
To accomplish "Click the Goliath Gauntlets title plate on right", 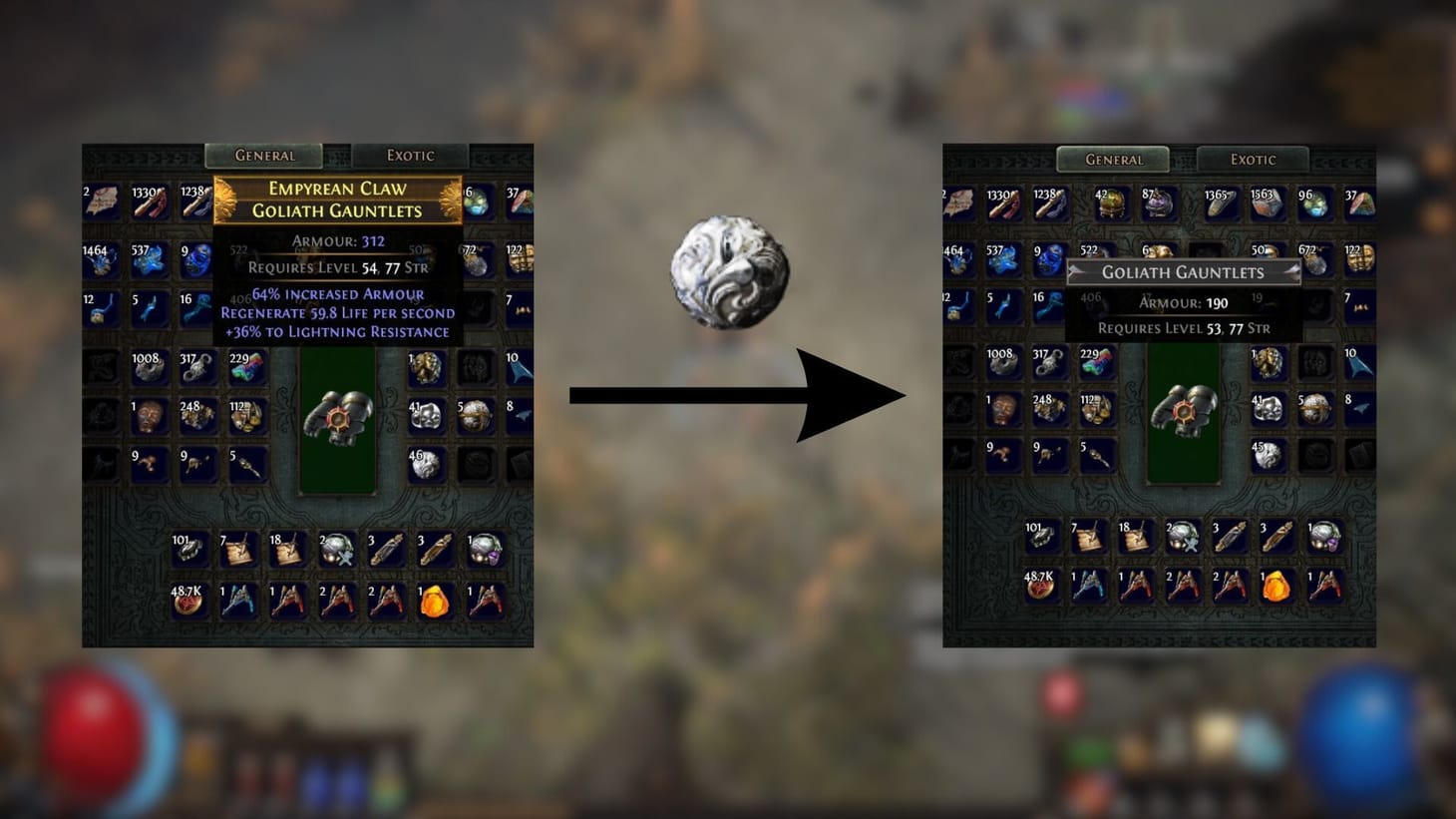I will 1183,272.
